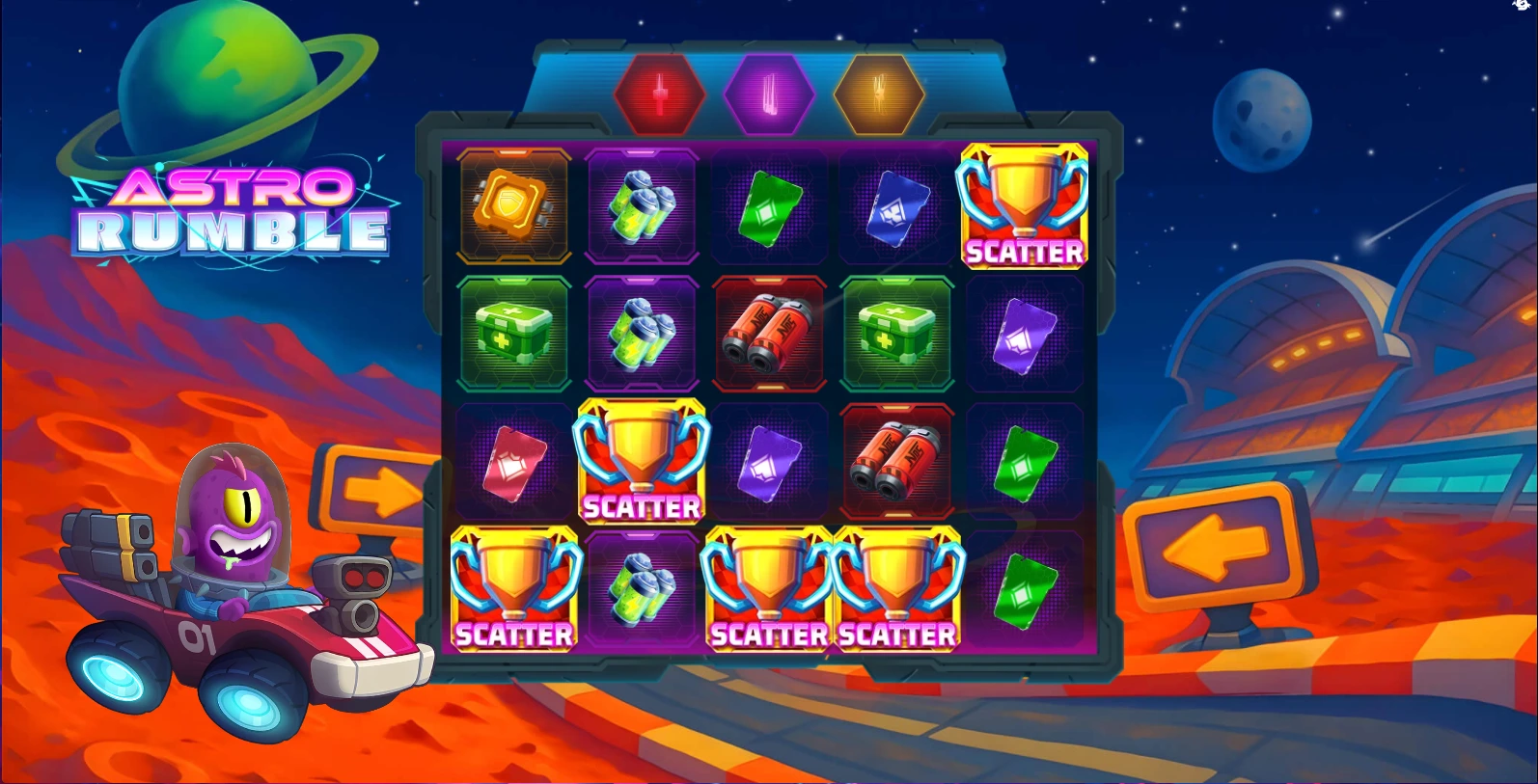Click the orange shield crate tile
Screen dimensions: 1538x784
click(x=513, y=205)
